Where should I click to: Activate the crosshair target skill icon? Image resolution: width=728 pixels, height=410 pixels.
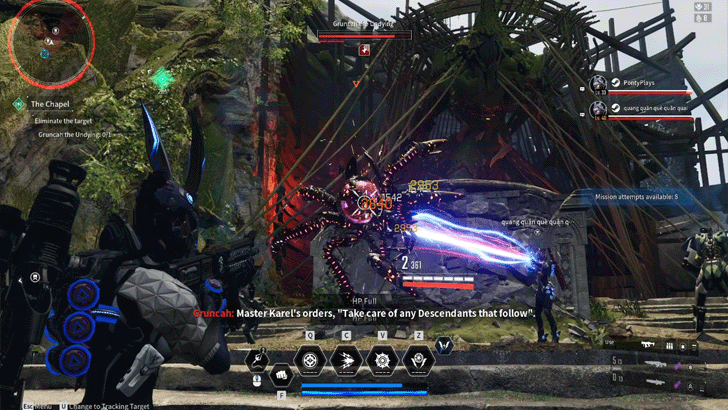click(x=313, y=360)
